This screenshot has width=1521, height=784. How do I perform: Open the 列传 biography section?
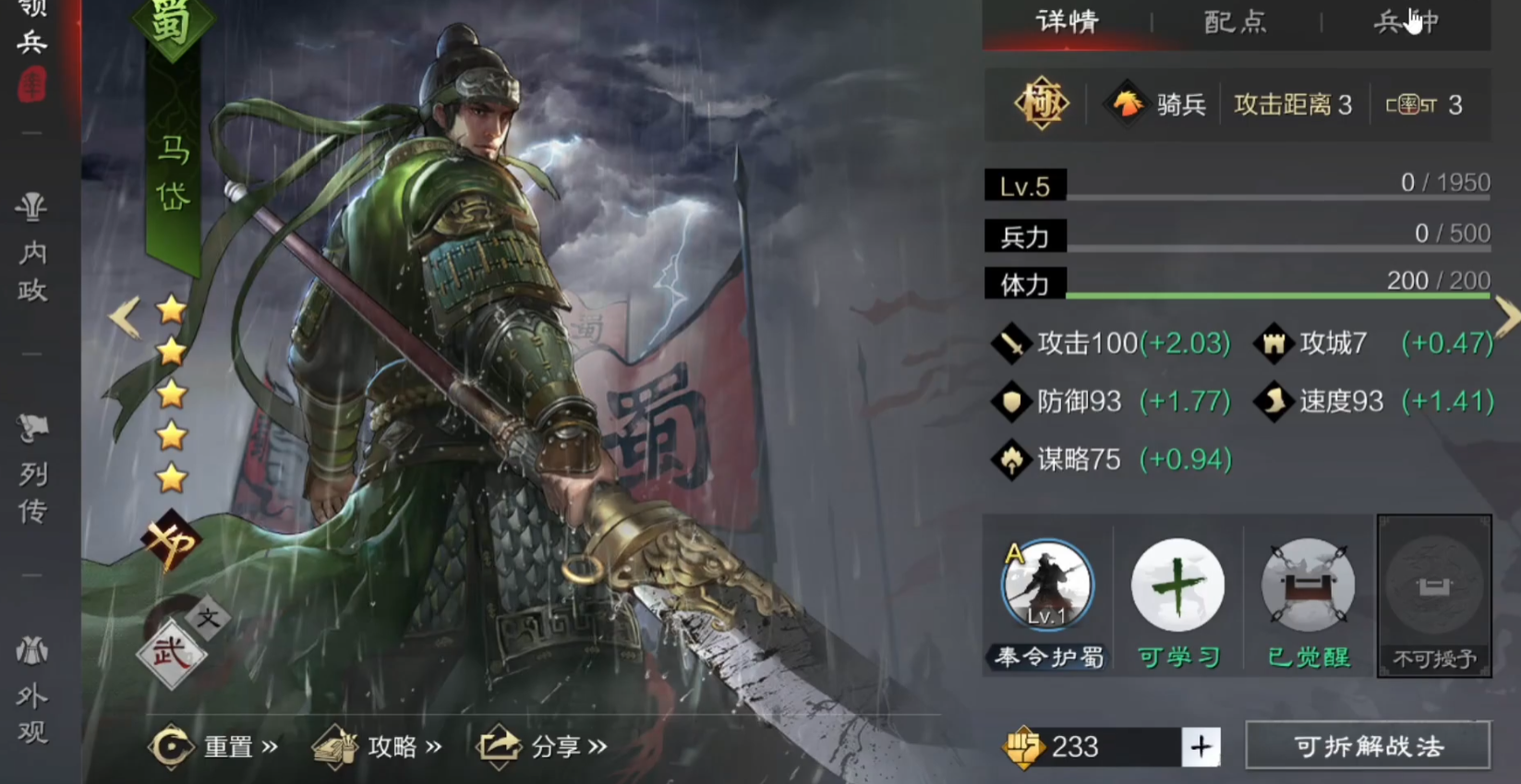32,471
